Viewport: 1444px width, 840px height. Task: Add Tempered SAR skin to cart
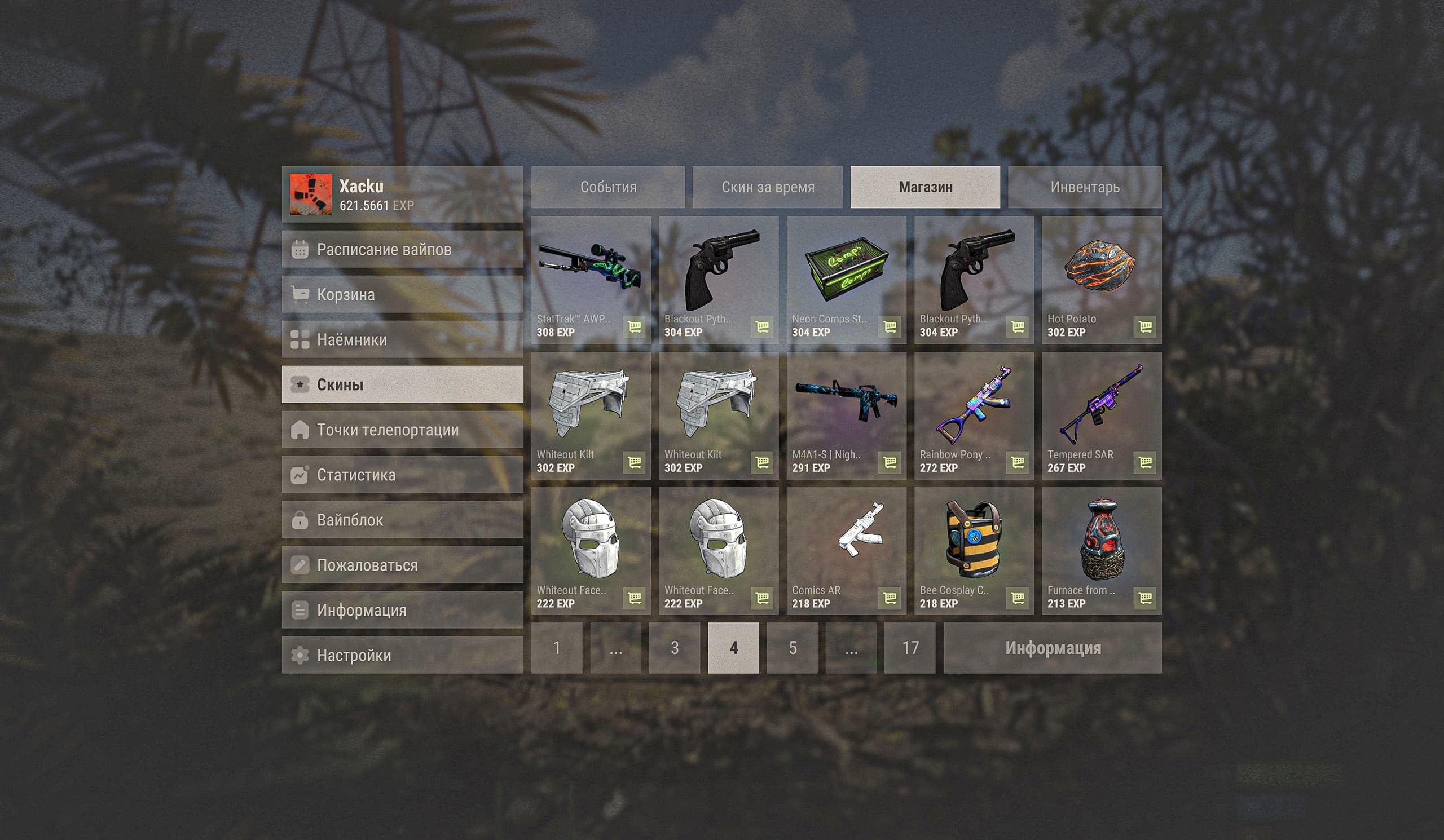pyautogui.click(x=1144, y=463)
